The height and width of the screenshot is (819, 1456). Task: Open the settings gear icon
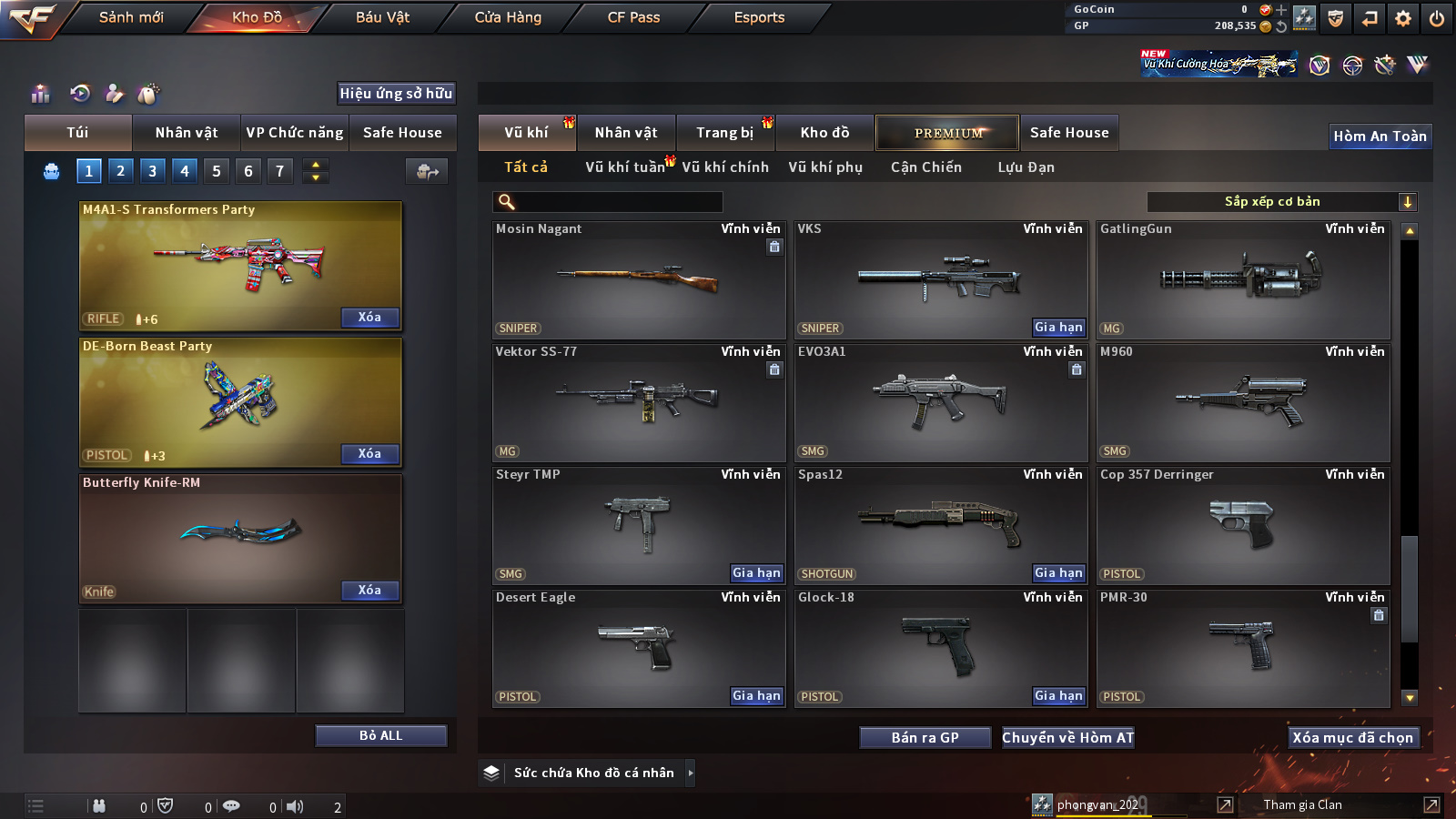pyautogui.click(x=1403, y=18)
